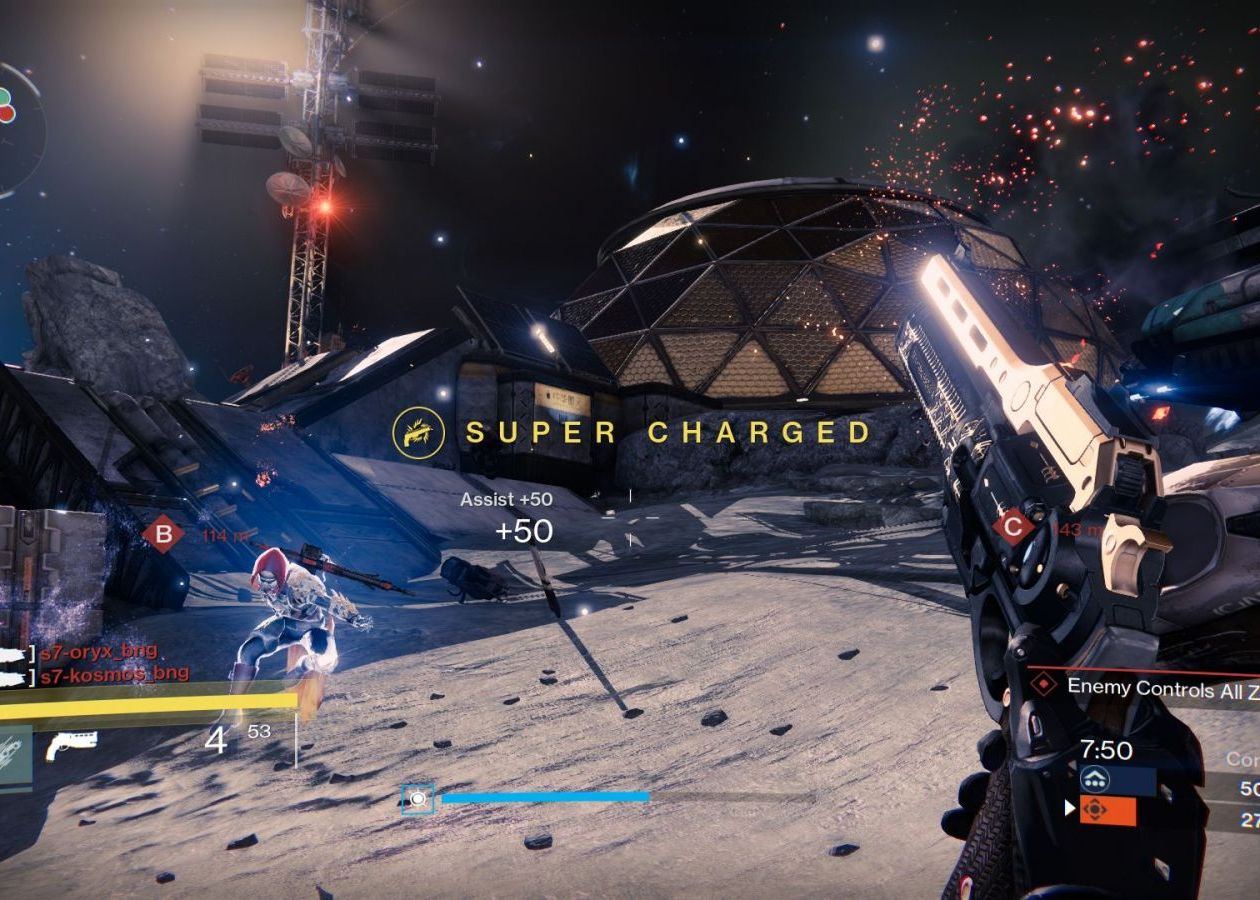
Task: Select player s7-kosmos_bng in the kill feed
Action: tap(113, 673)
